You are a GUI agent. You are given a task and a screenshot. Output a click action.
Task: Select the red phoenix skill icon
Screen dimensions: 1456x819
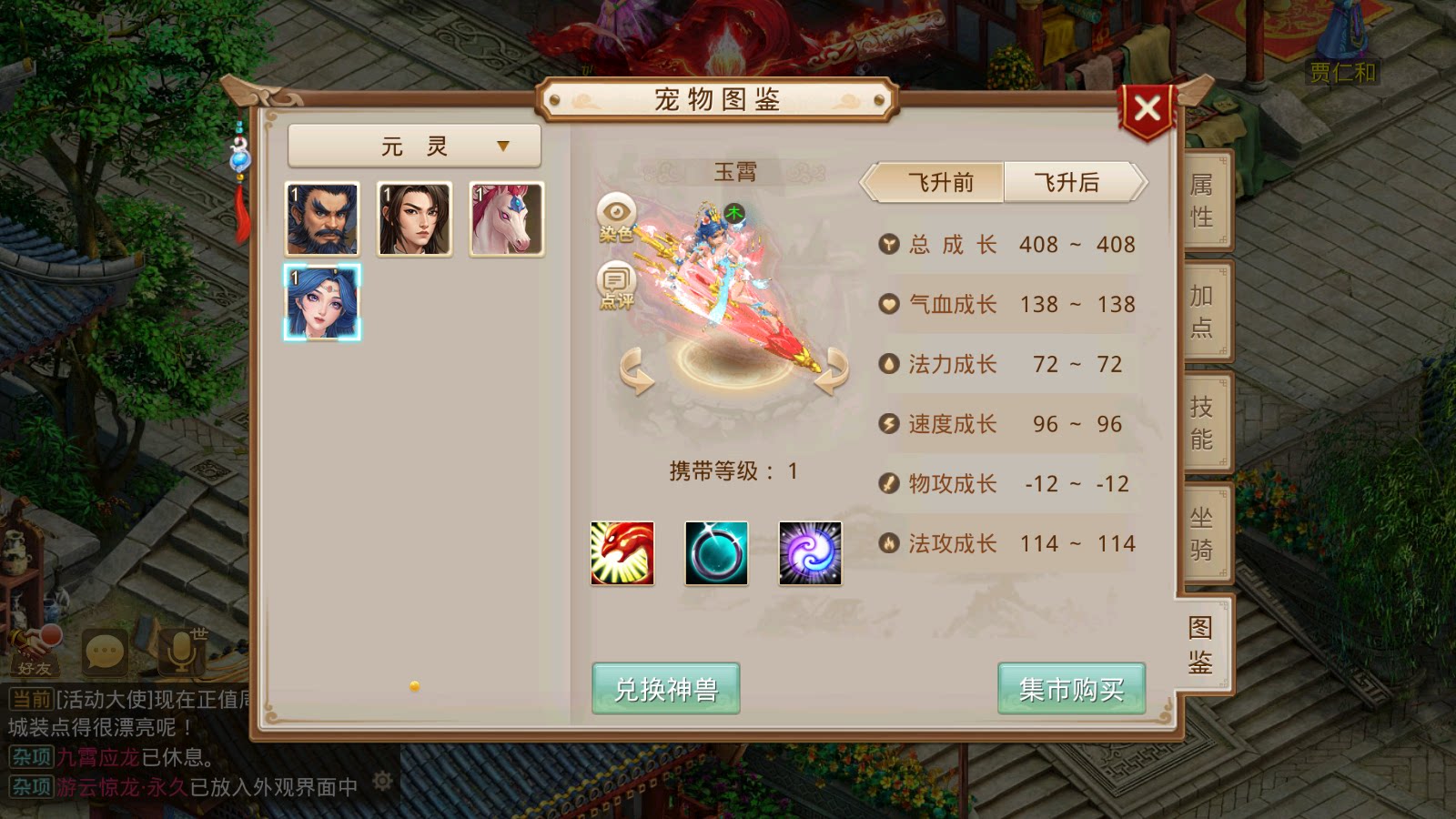point(622,554)
